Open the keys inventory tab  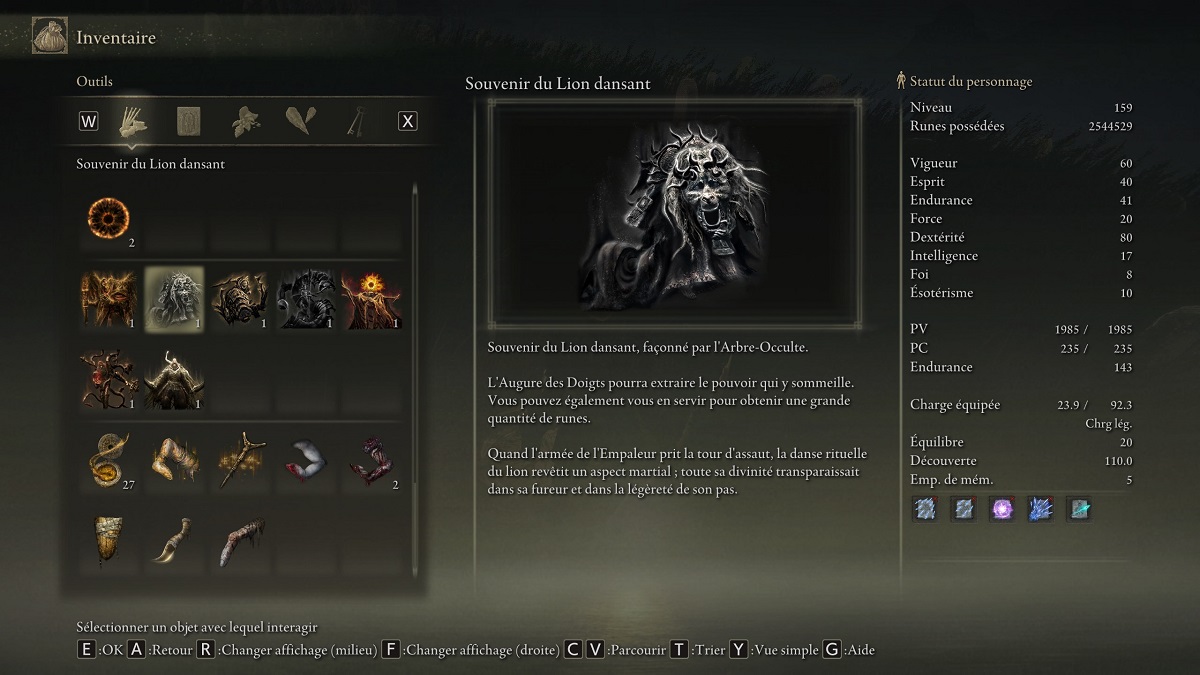[353, 121]
